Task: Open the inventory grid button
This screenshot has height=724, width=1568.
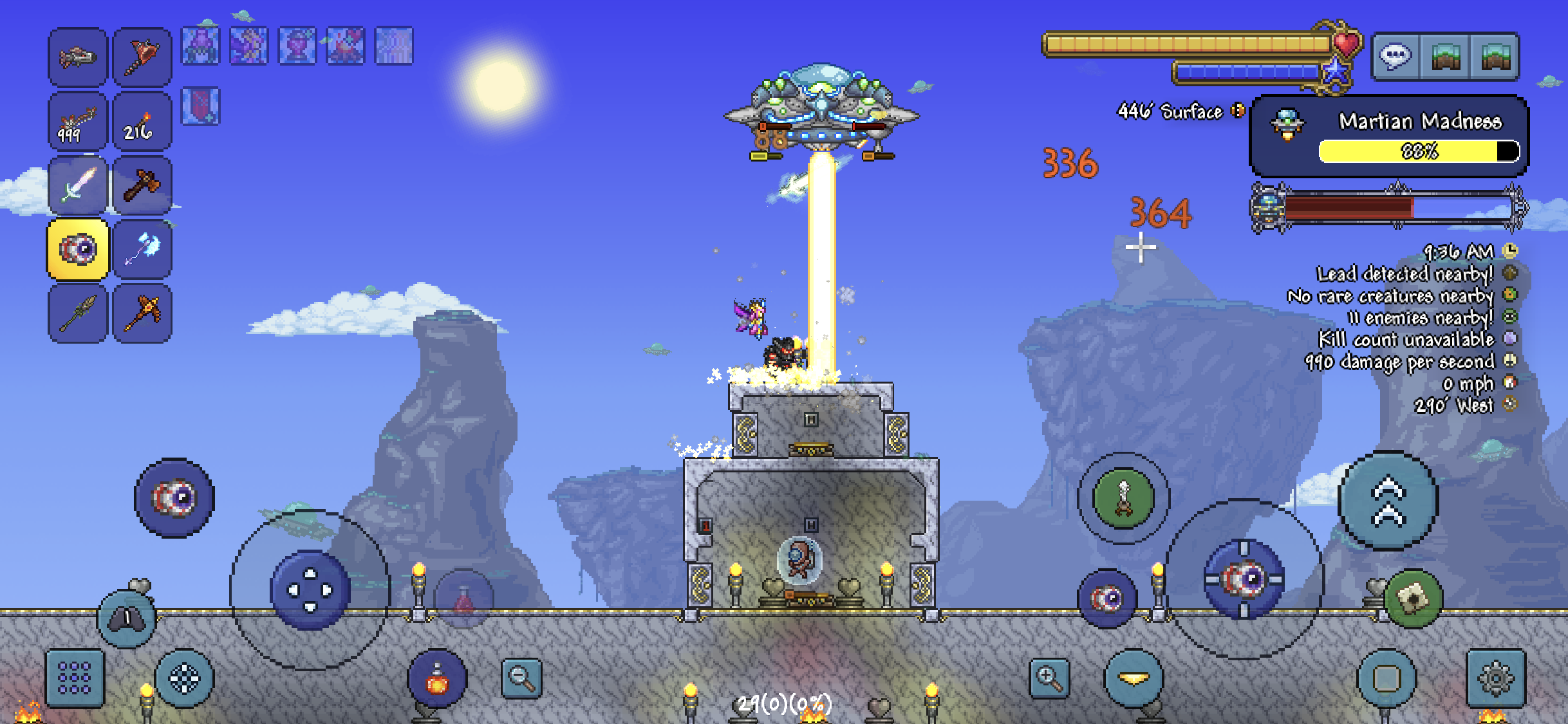Action: coord(75,678)
